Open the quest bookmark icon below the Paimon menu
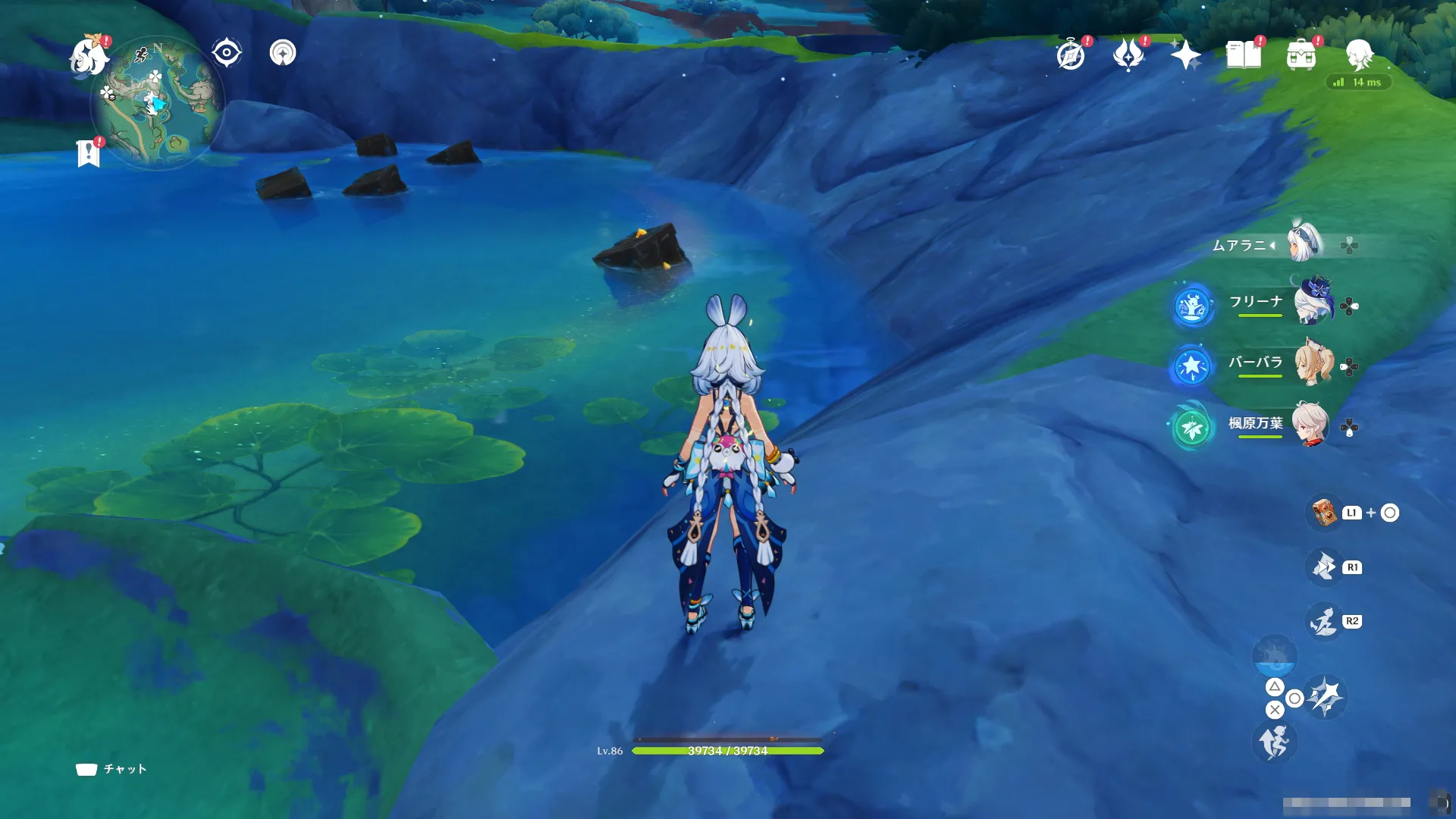 pos(89,153)
